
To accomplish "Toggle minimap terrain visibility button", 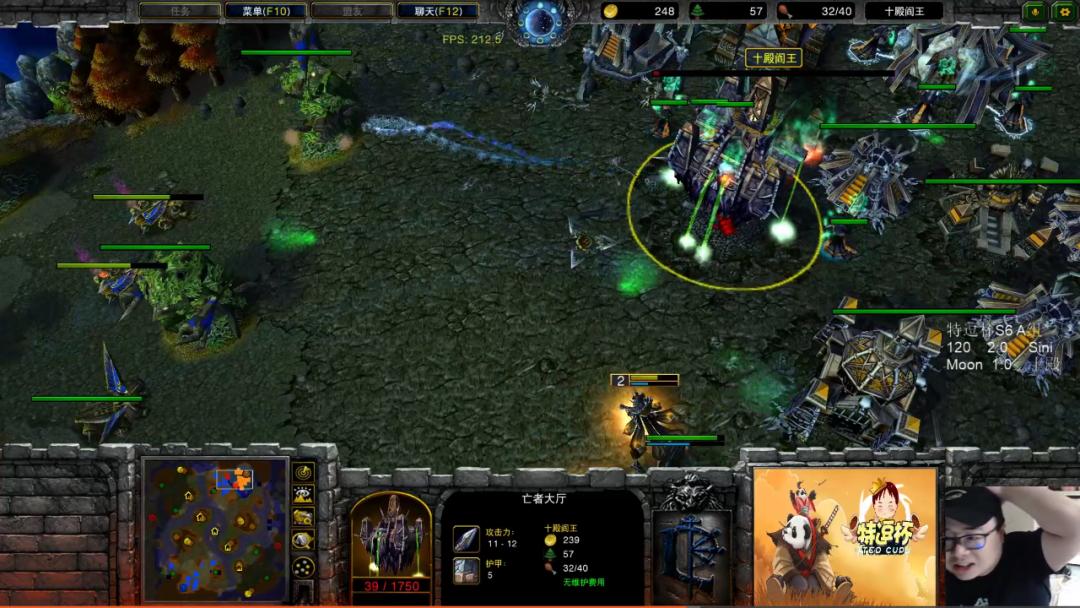I will pos(303,494).
